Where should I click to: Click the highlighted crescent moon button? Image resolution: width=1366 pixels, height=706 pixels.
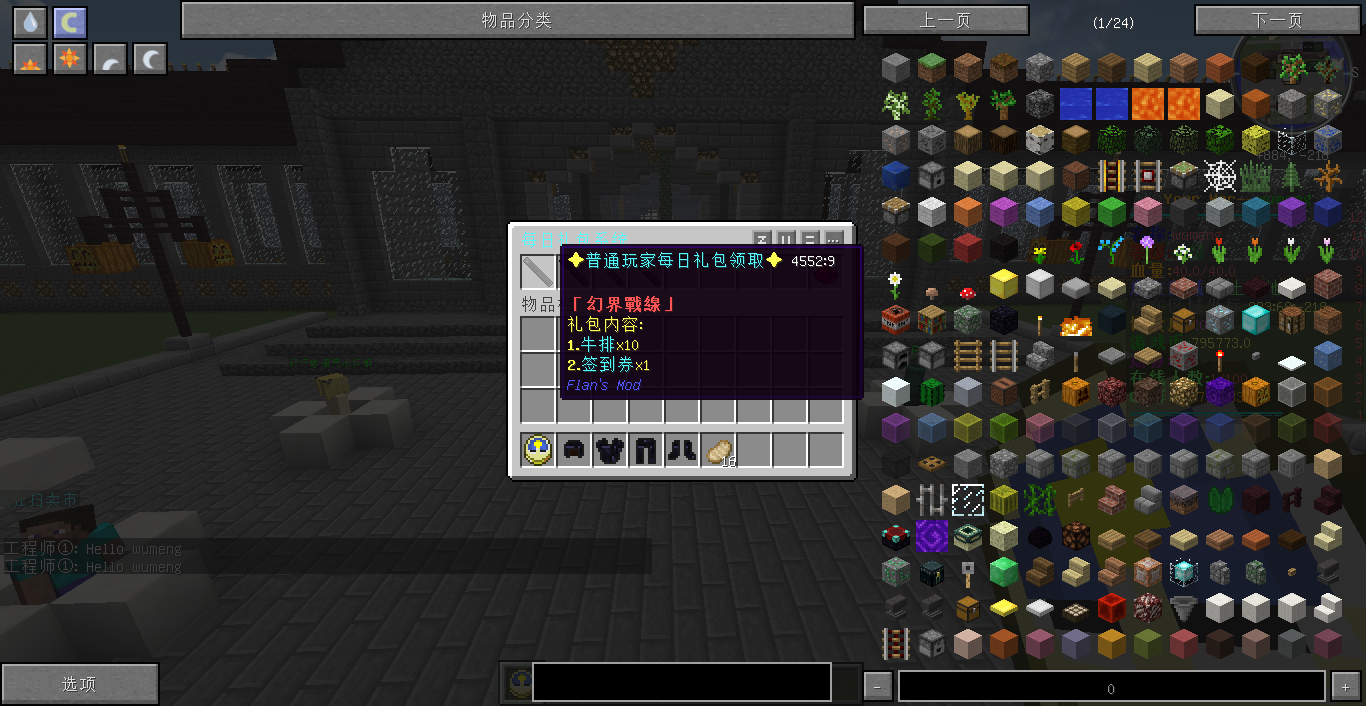[70, 22]
